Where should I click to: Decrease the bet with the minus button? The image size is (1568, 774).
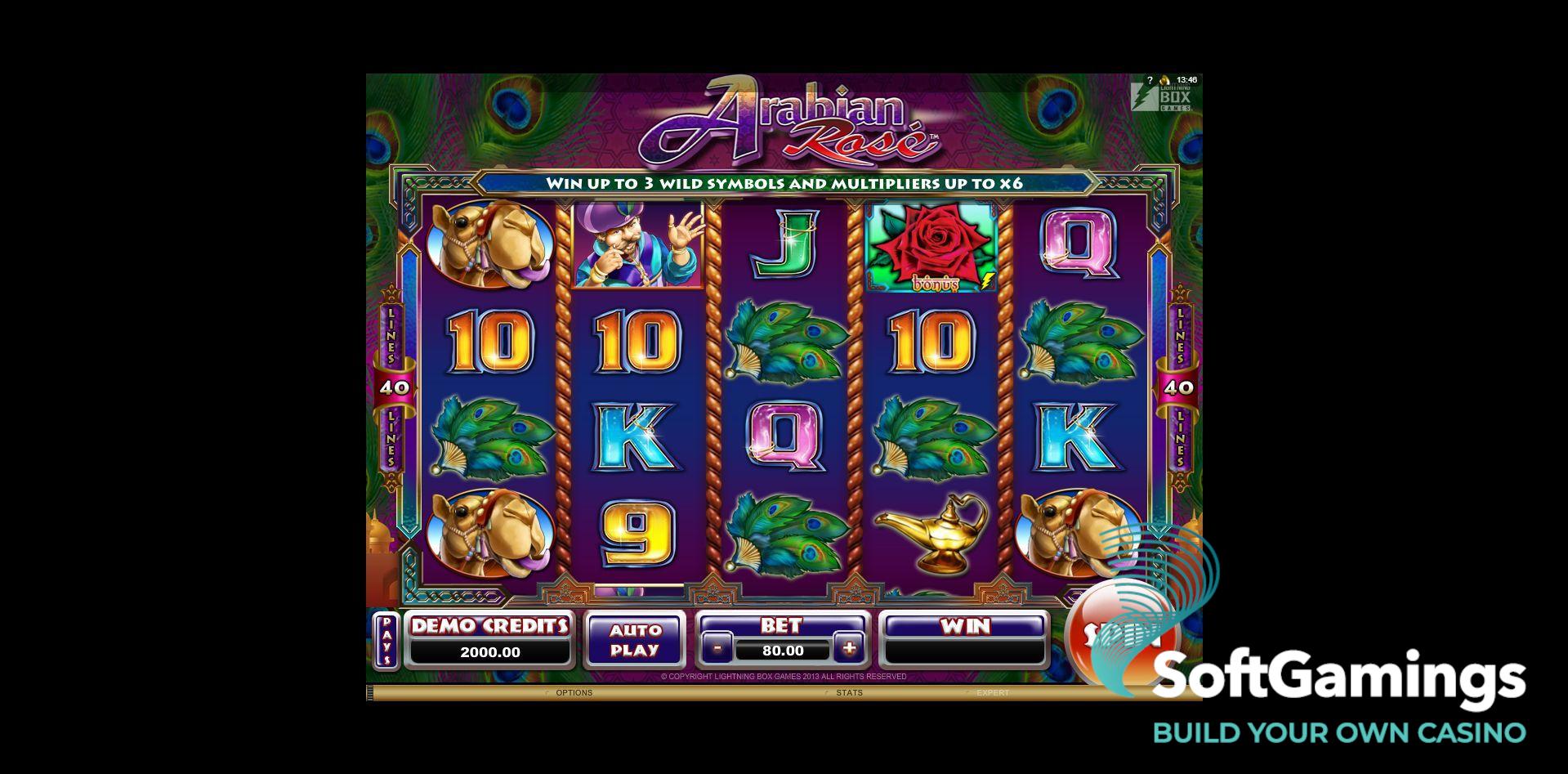717,650
